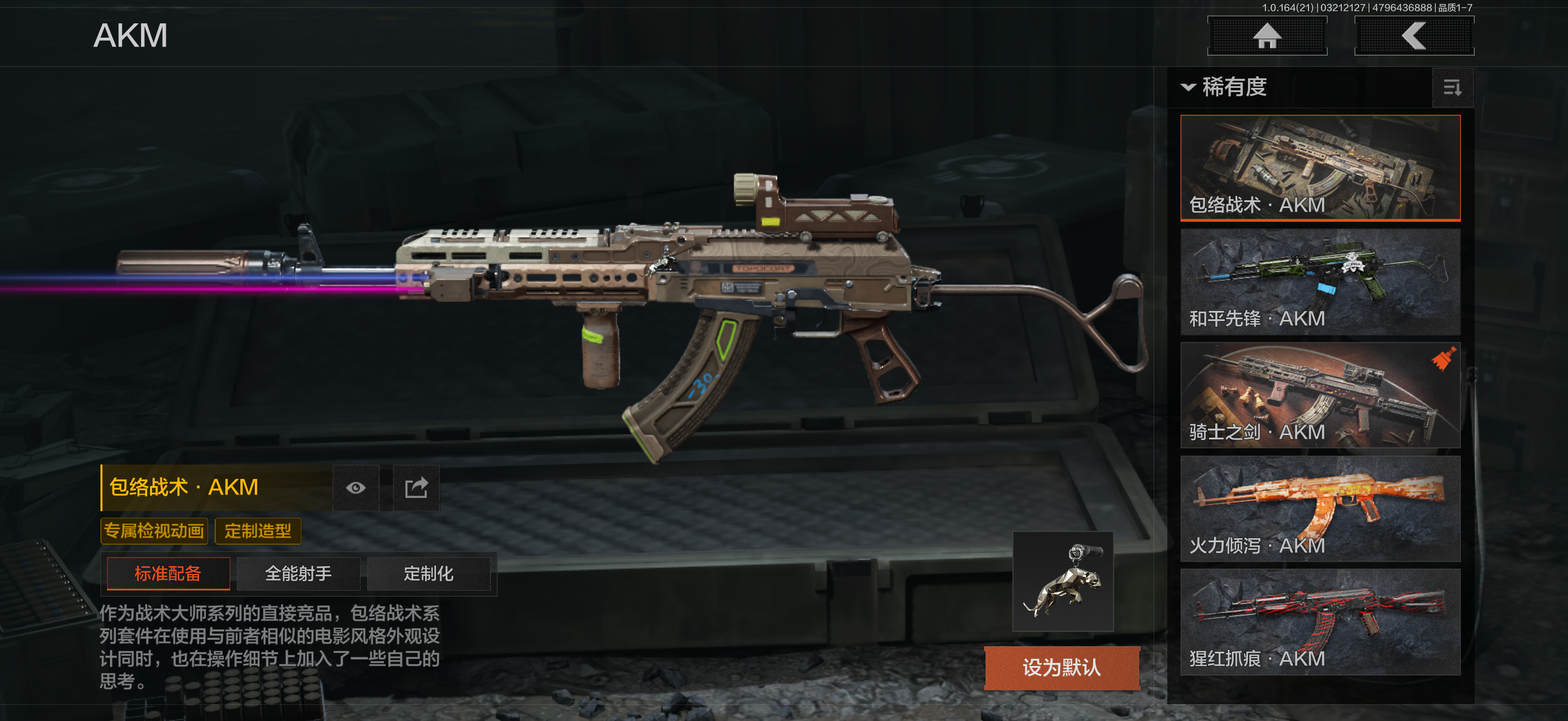Switch to the 标准配备 tab
Viewport: 1568px width, 721px height.
[x=168, y=573]
